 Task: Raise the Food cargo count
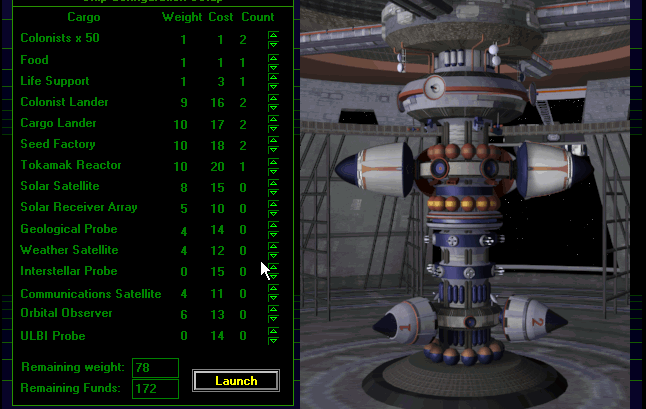[x=273, y=56]
